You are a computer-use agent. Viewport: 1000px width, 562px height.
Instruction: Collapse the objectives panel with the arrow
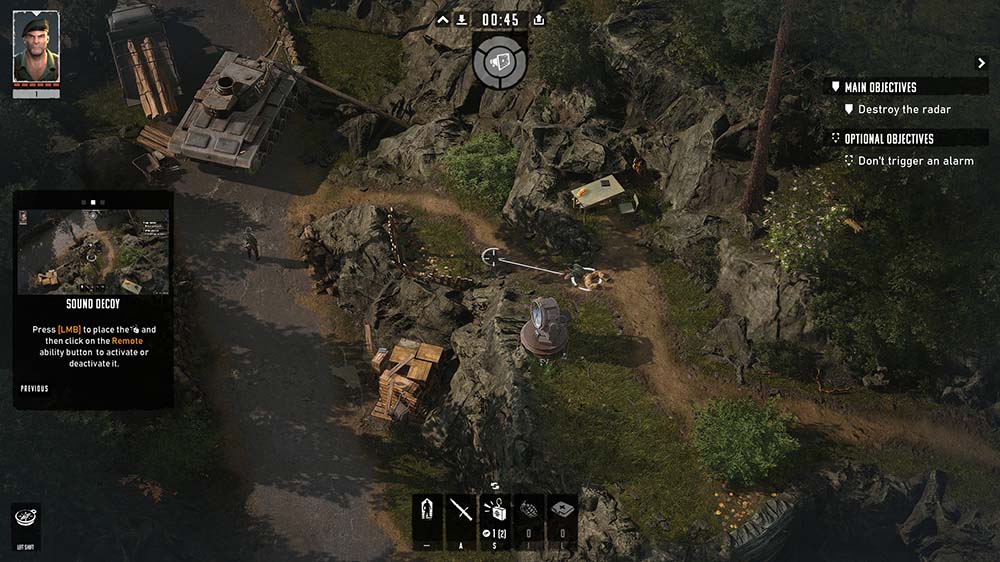981,63
